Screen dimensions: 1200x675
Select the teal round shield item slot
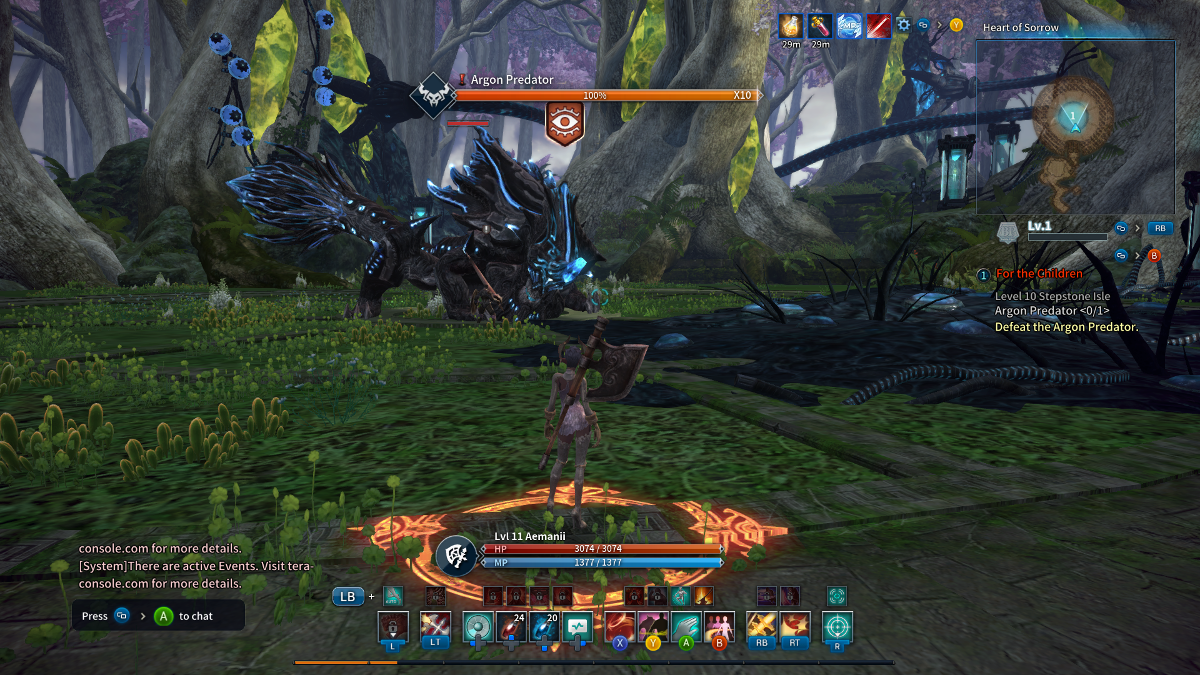tap(478, 627)
